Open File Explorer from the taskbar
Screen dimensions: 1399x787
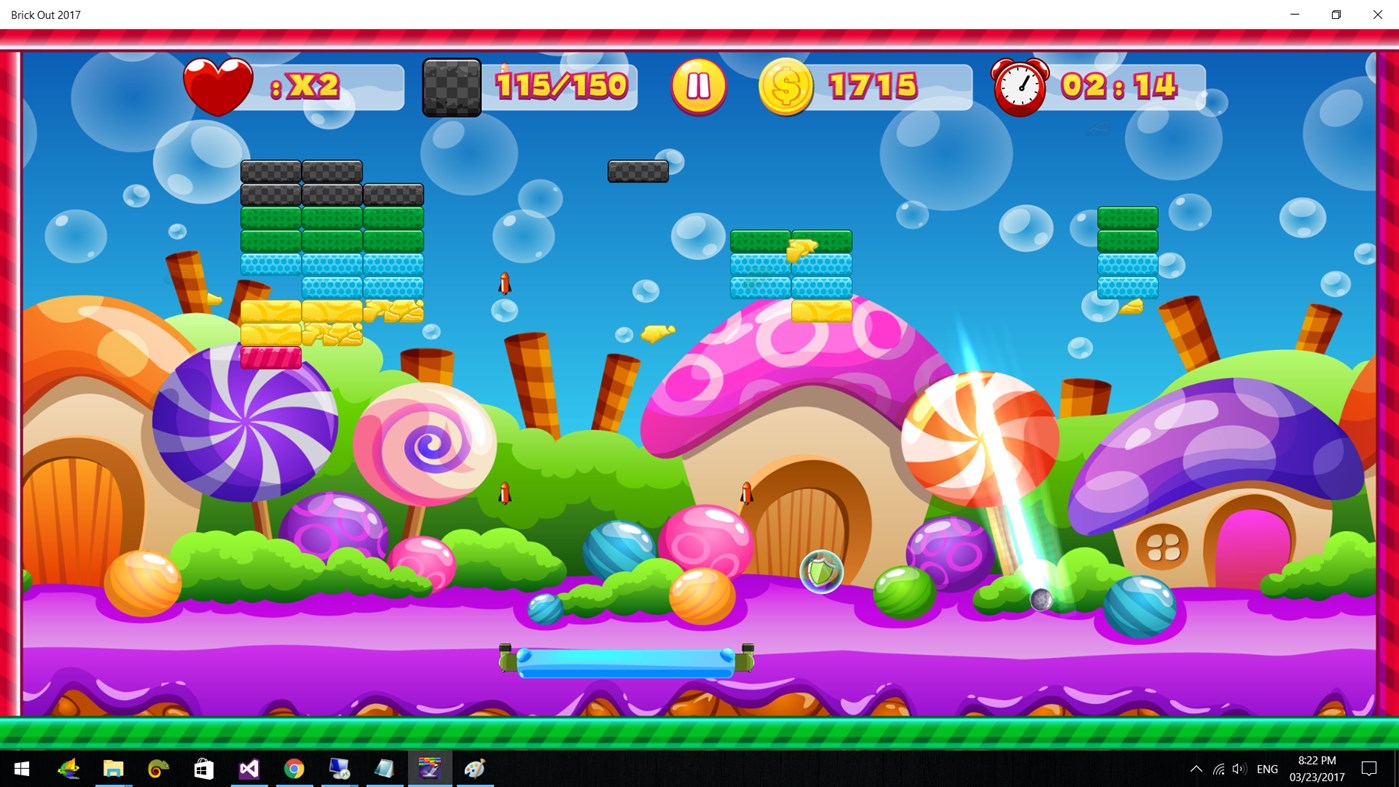(112, 768)
